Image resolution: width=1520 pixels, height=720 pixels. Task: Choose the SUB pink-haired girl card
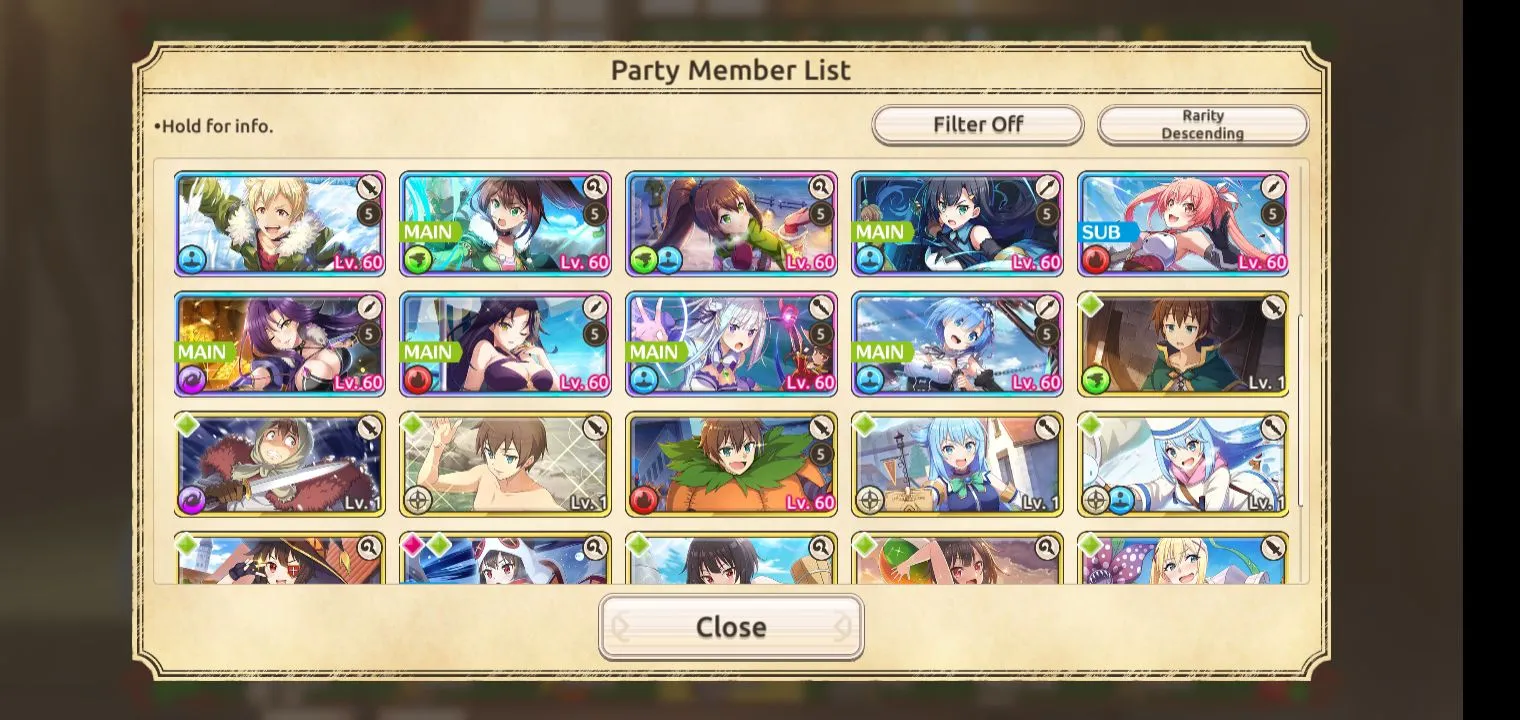[x=1183, y=224]
